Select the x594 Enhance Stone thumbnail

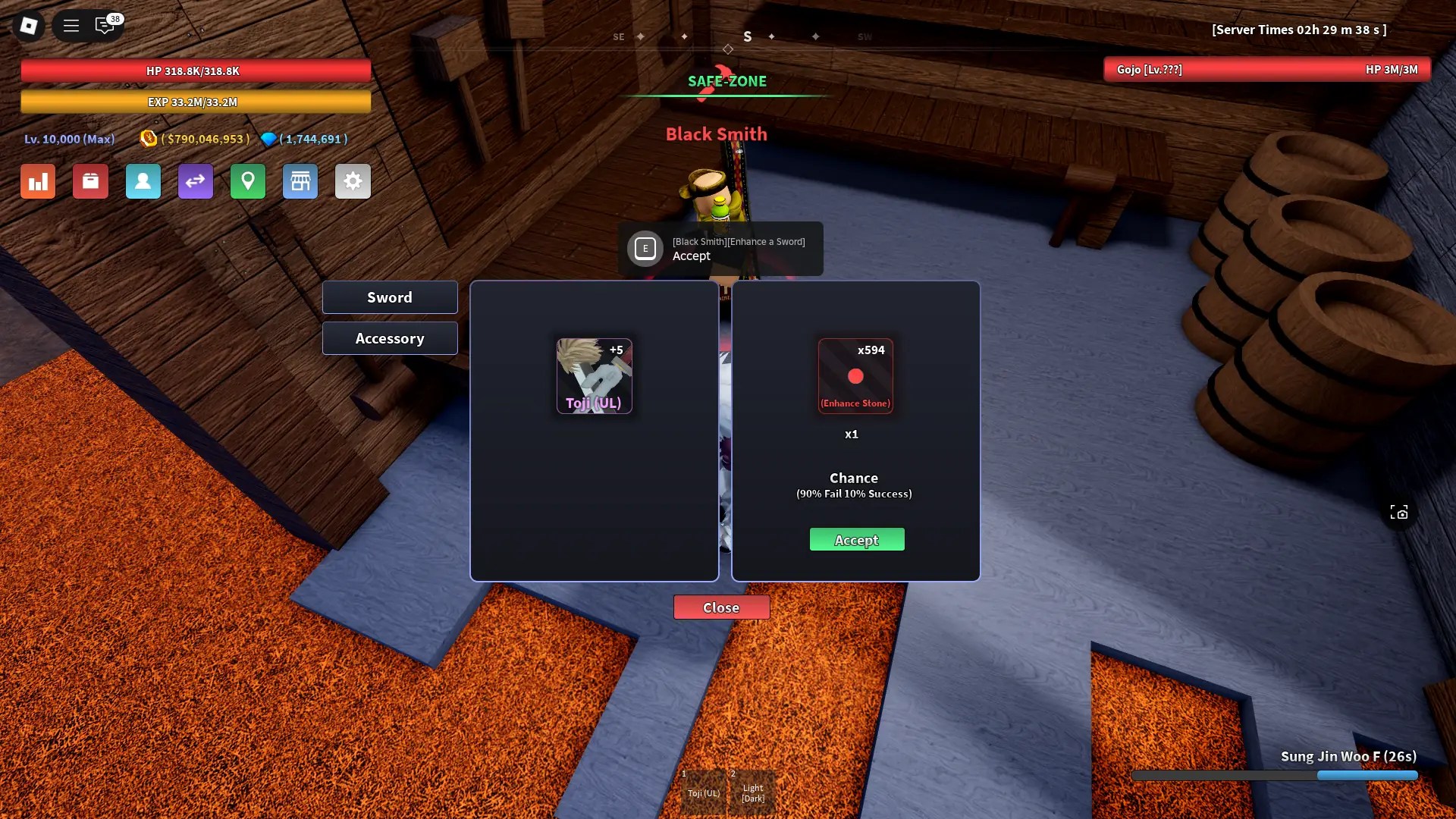pyautogui.click(x=855, y=375)
